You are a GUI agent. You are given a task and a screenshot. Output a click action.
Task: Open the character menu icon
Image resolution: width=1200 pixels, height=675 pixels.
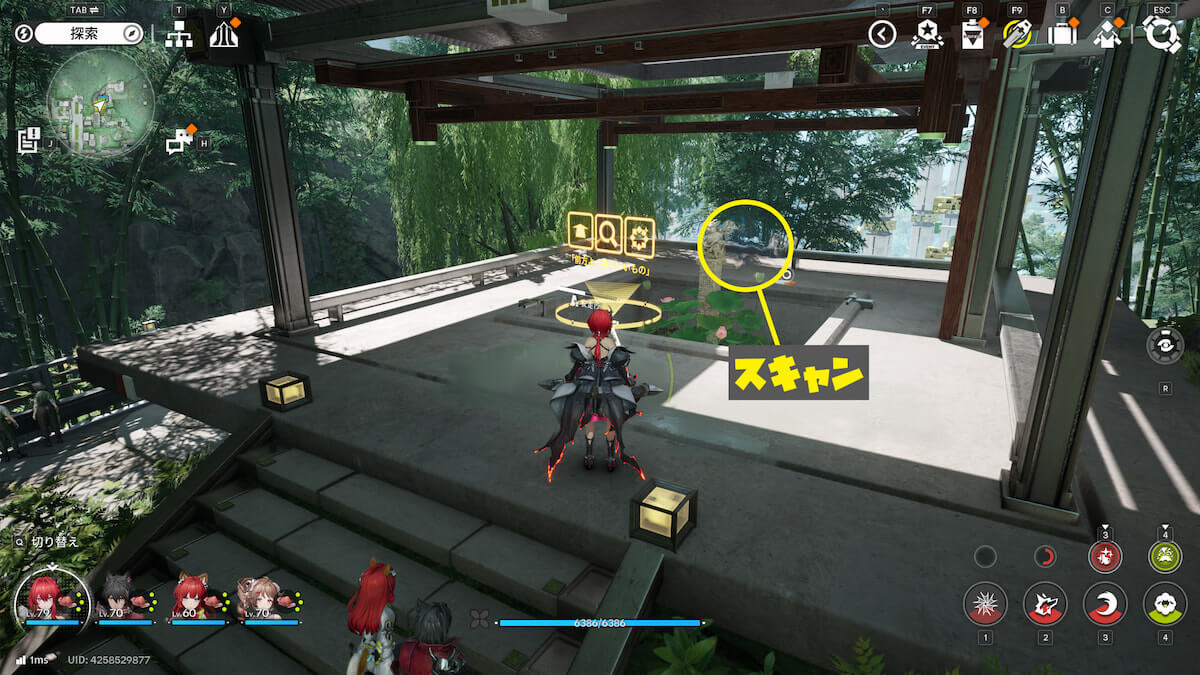click(1107, 35)
